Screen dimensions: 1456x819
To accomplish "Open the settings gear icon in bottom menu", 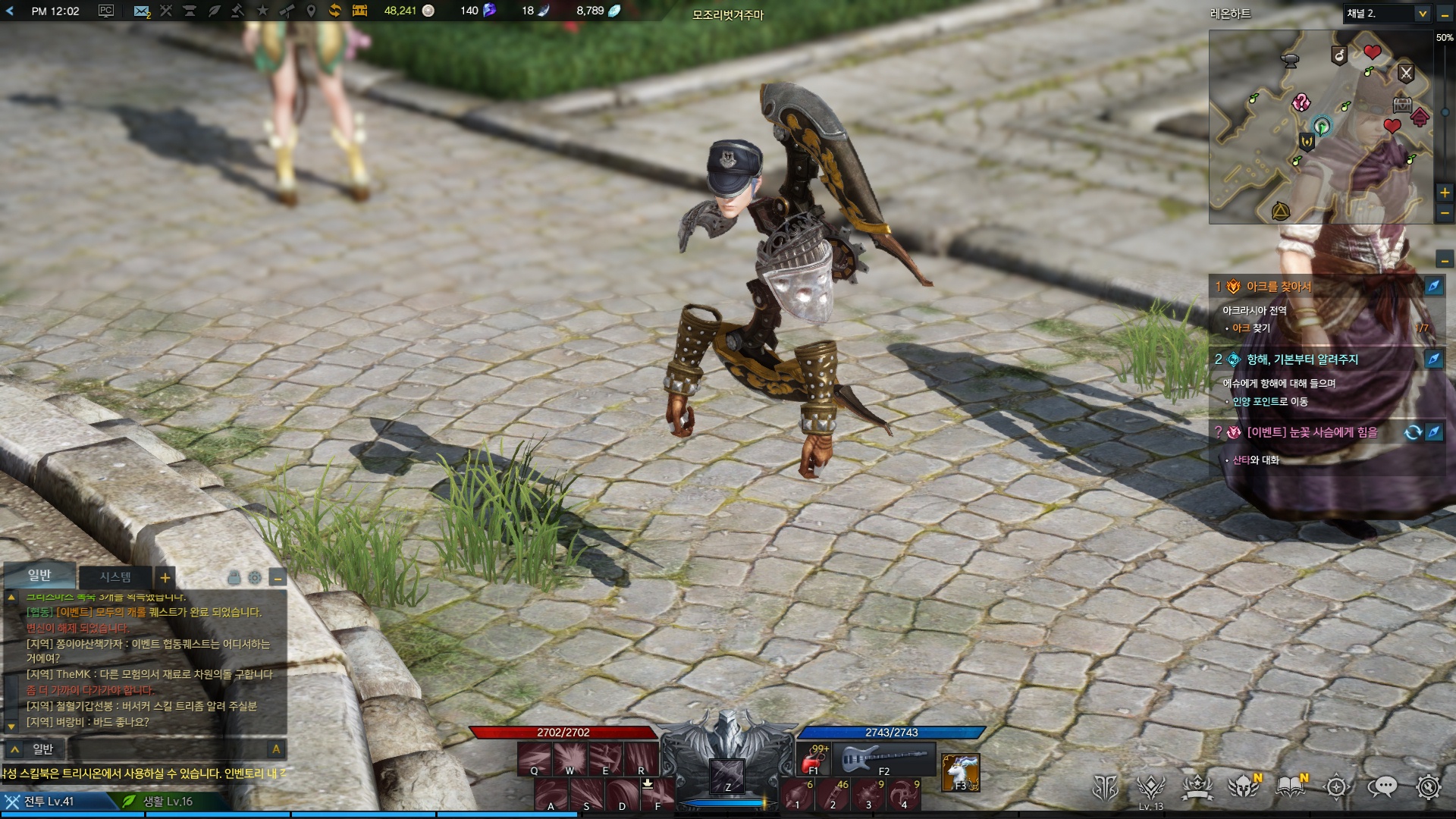I will (1429, 787).
